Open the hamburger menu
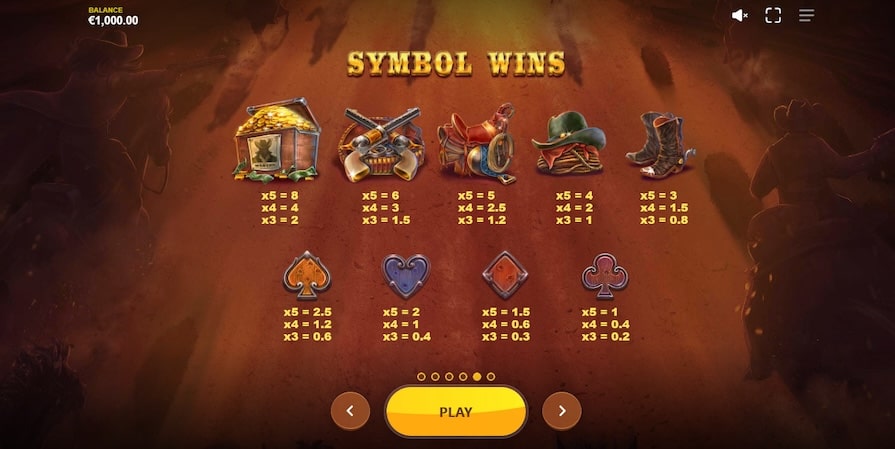The width and height of the screenshot is (895, 449). coord(806,15)
